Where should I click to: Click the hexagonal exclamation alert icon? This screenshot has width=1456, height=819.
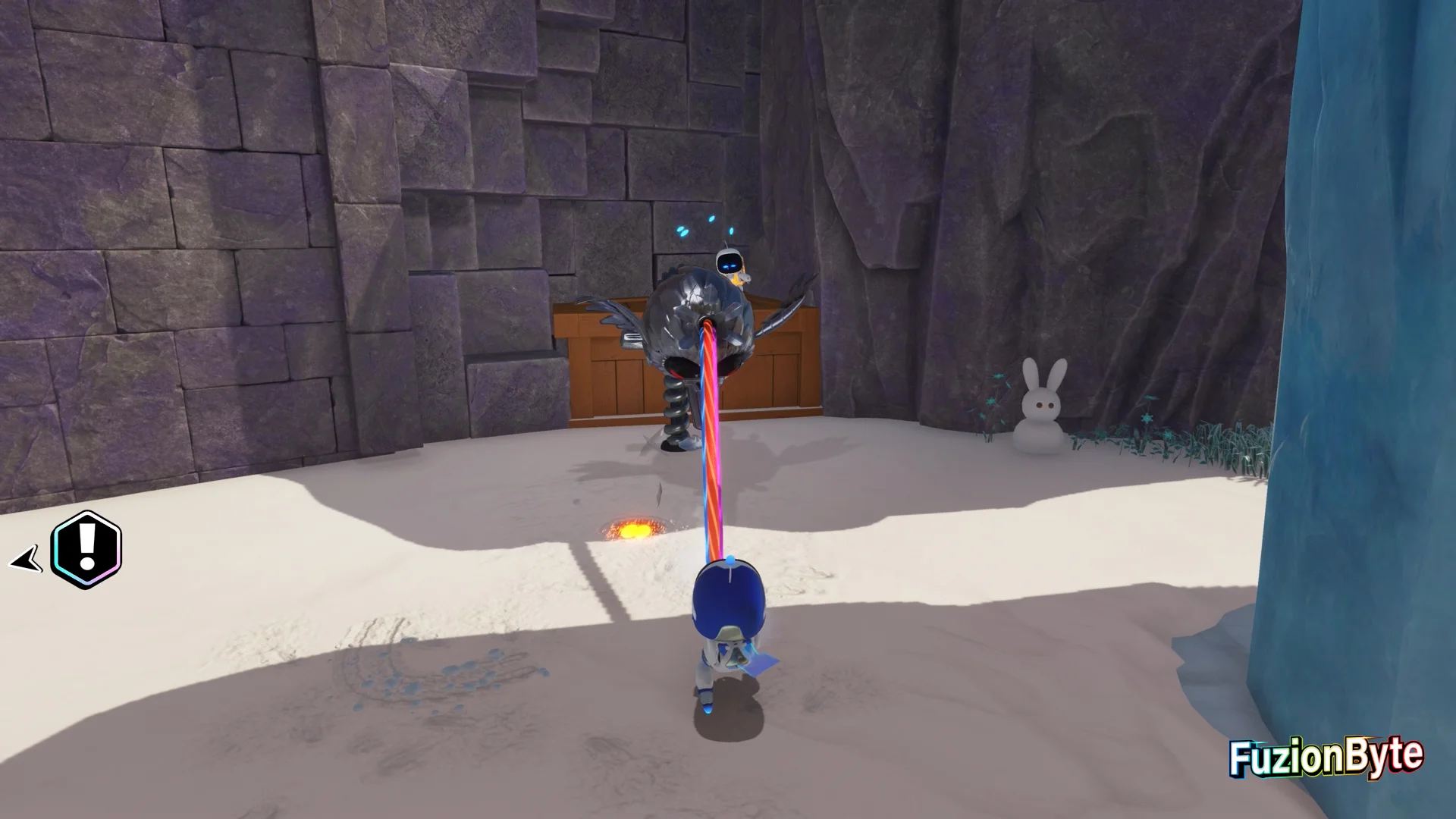coord(86,550)
